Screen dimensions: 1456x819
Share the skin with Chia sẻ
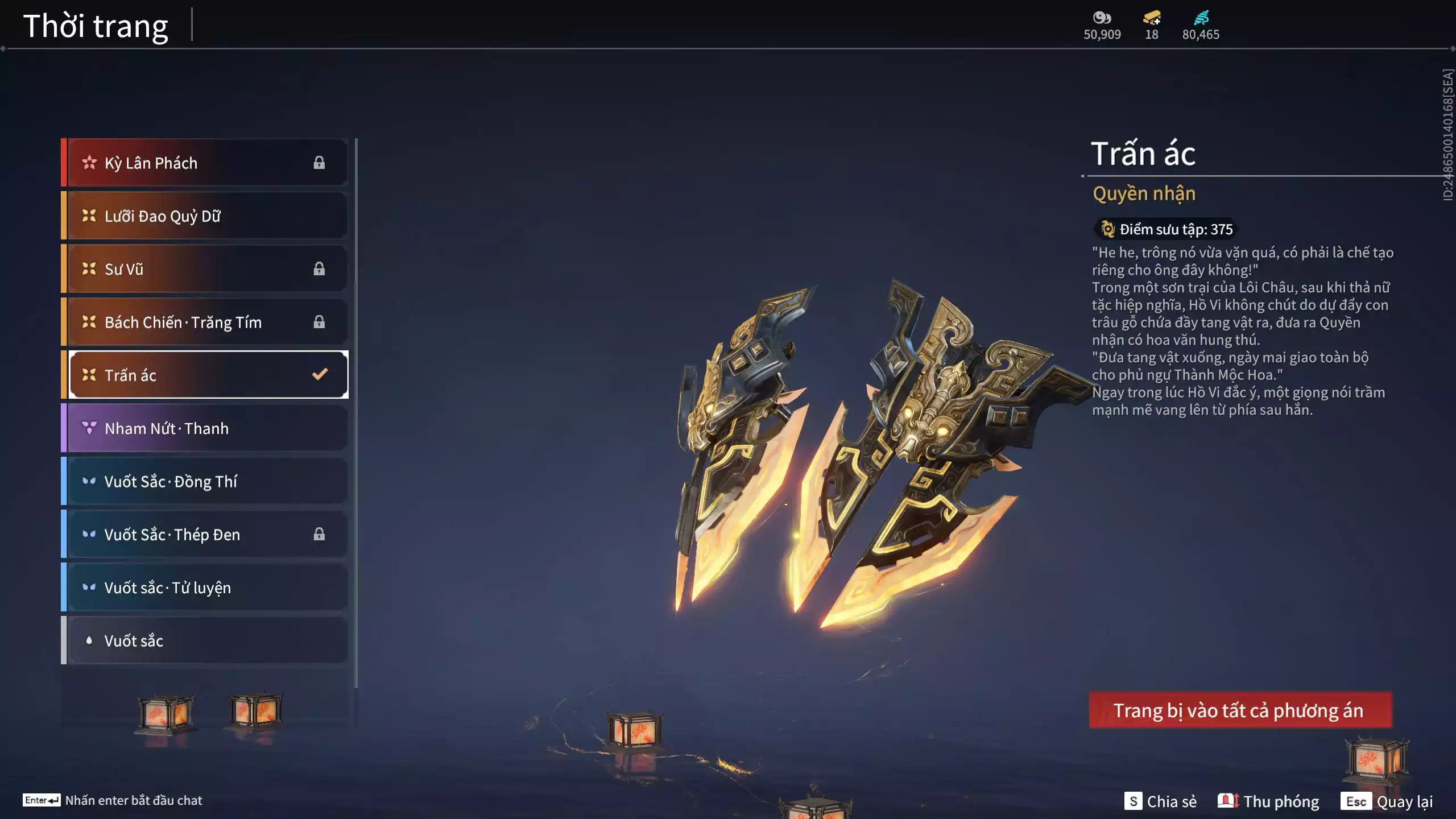[x=1160, y=801]
